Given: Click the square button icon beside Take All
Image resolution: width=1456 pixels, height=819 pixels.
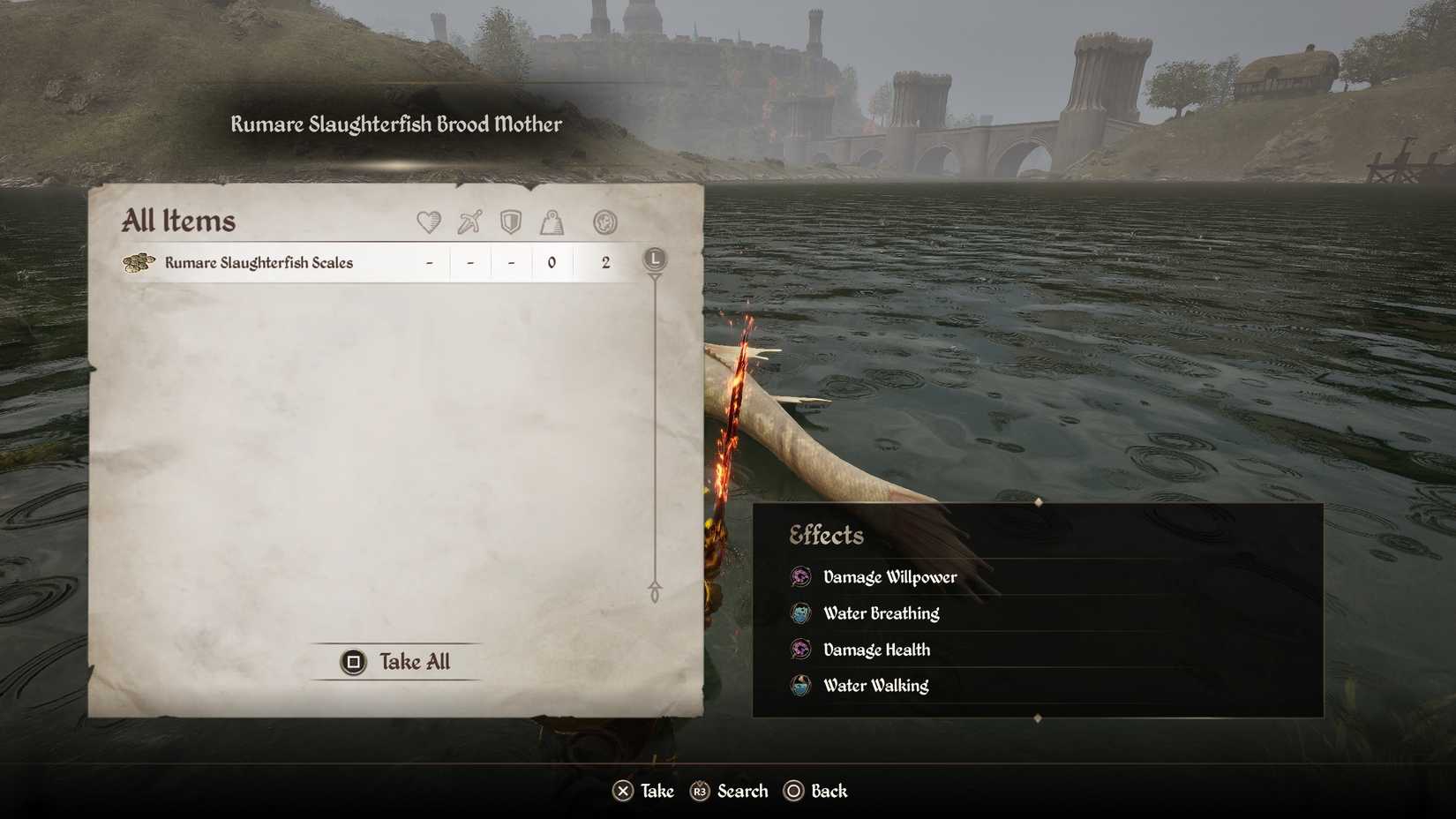Looking at the screenshot, I should (x=353, y=662).
